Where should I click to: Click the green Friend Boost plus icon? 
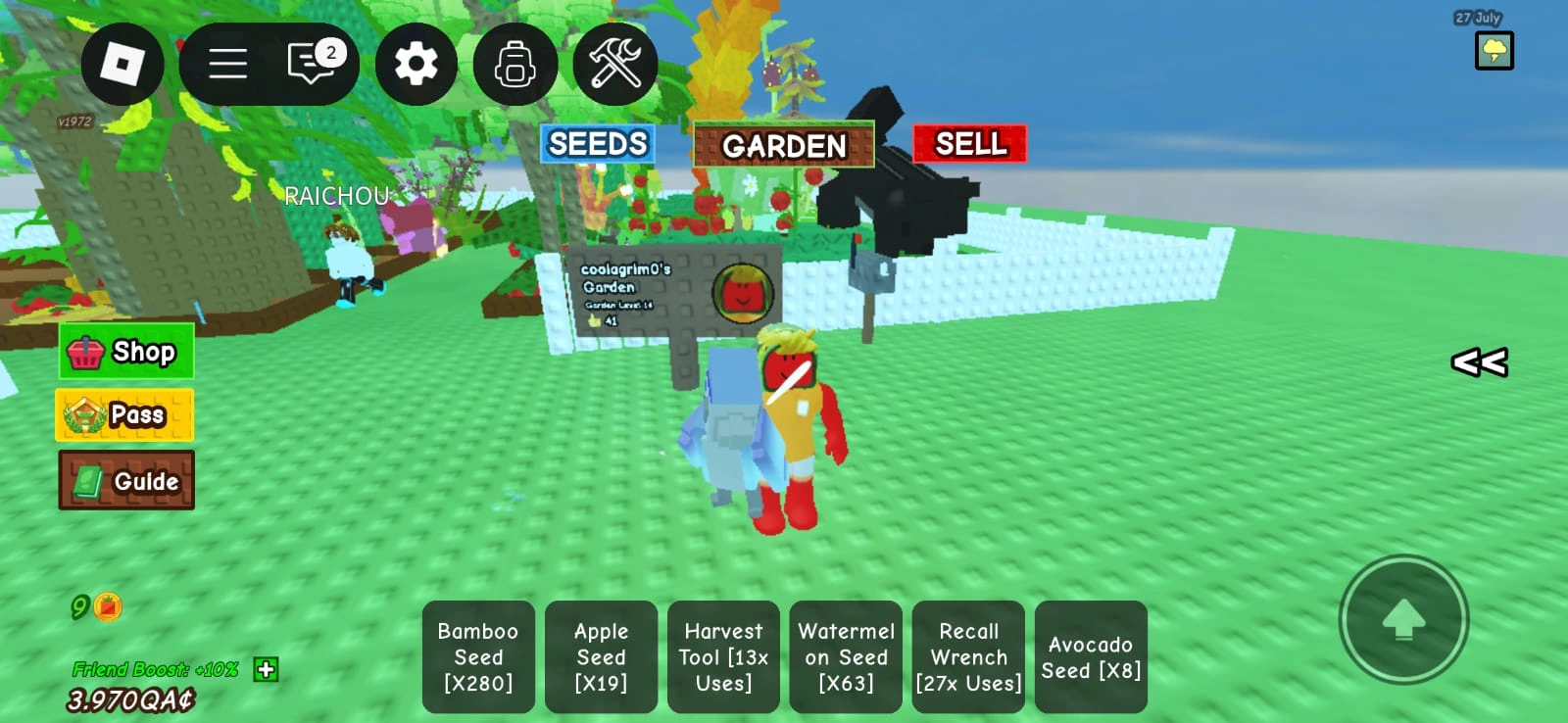click(264, 671)
